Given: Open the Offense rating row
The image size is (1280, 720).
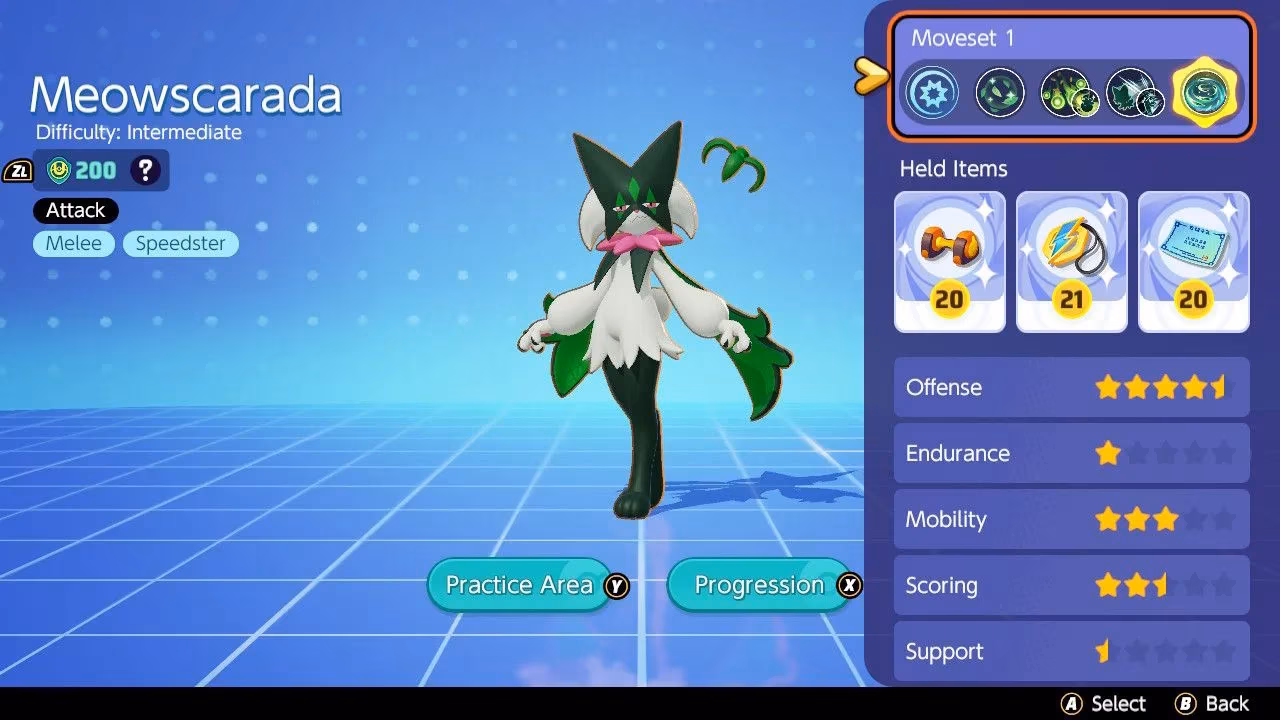Looking at the screenshot, I should [1071, 387].
